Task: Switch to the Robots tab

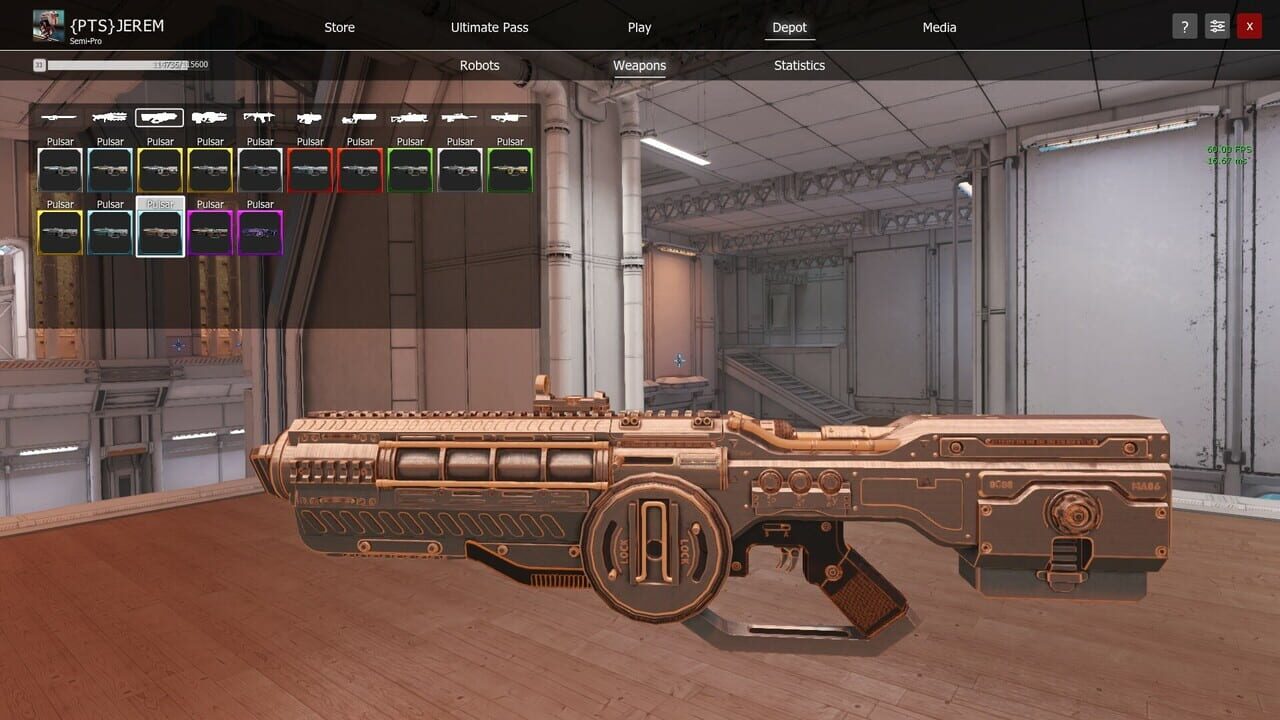Action: click(479, 65)
